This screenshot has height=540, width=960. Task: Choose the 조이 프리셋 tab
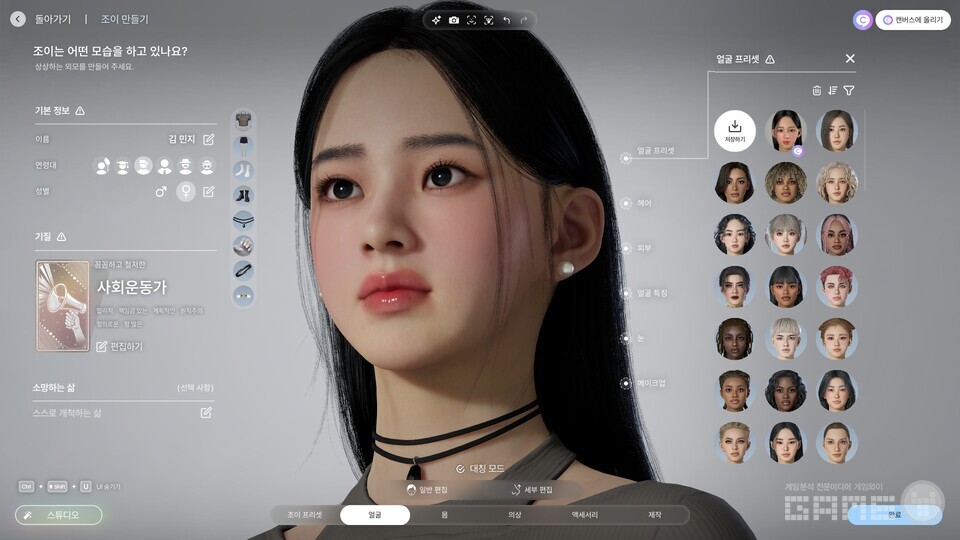(305, 515)
